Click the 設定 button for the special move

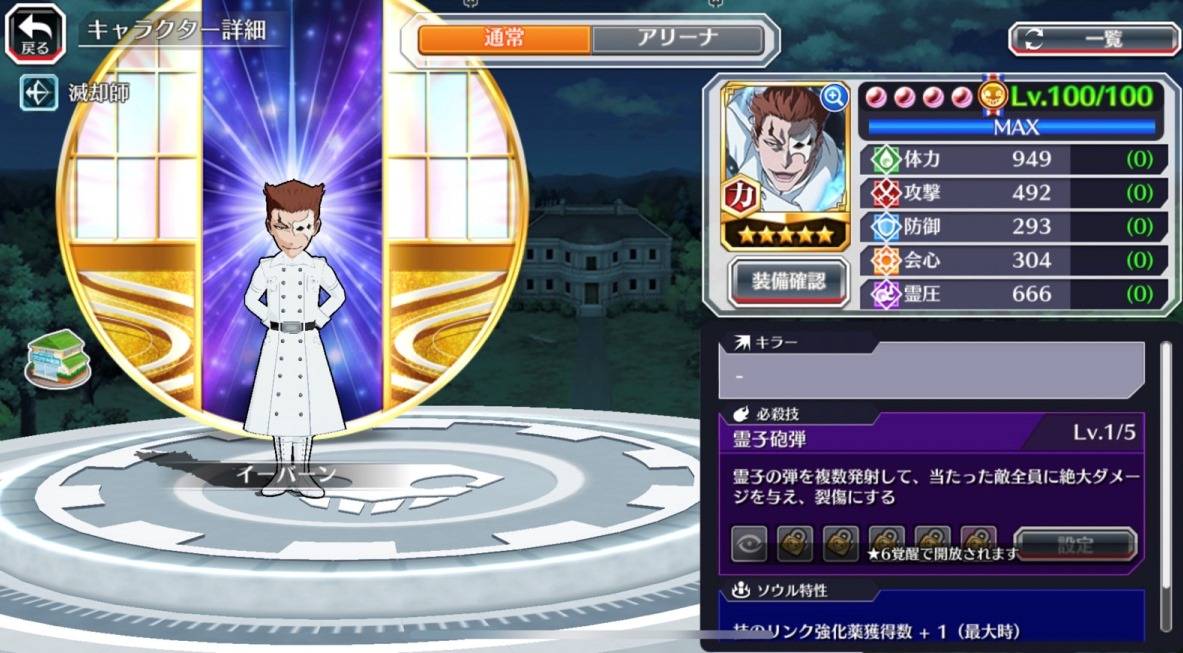coord(1075,545)
